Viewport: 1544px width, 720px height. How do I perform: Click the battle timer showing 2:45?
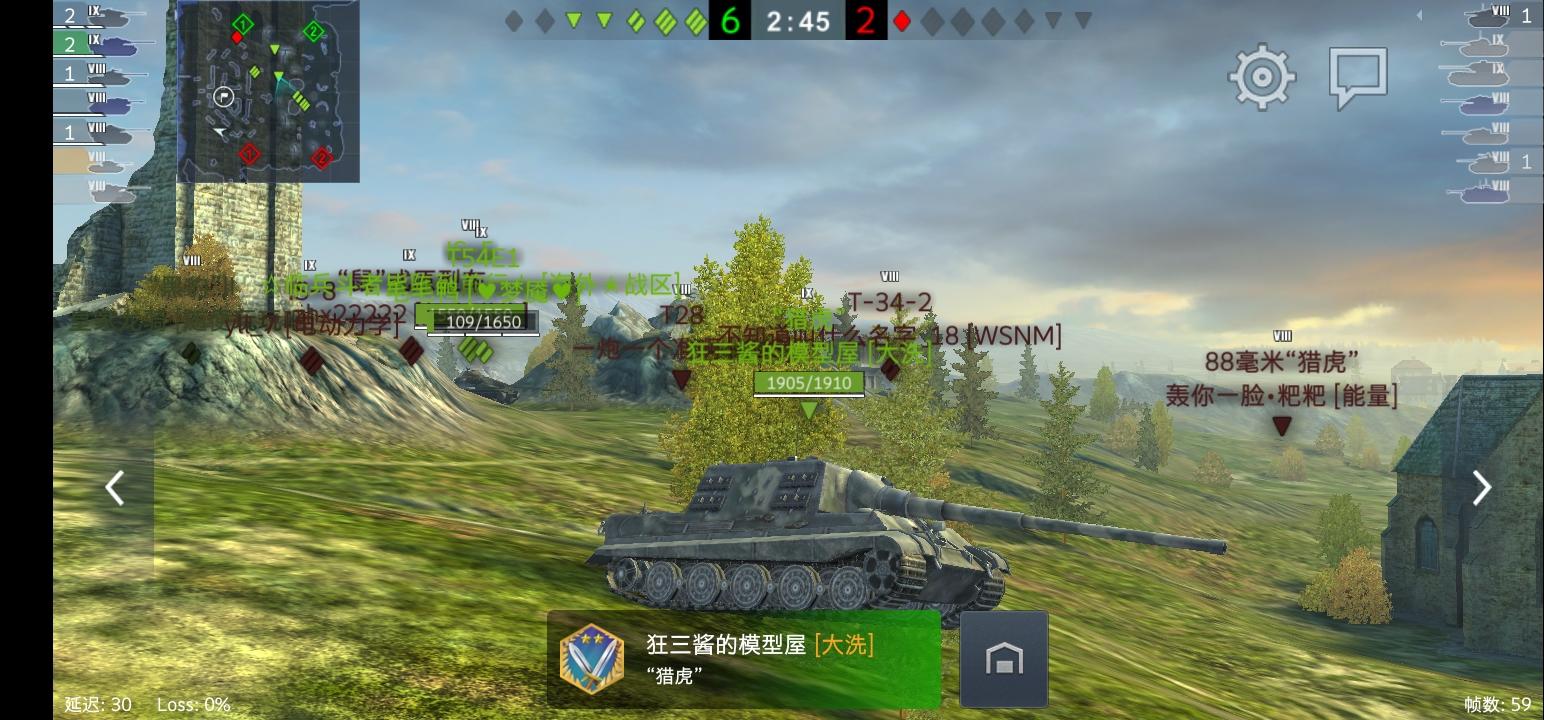click(x=798, y=20)
